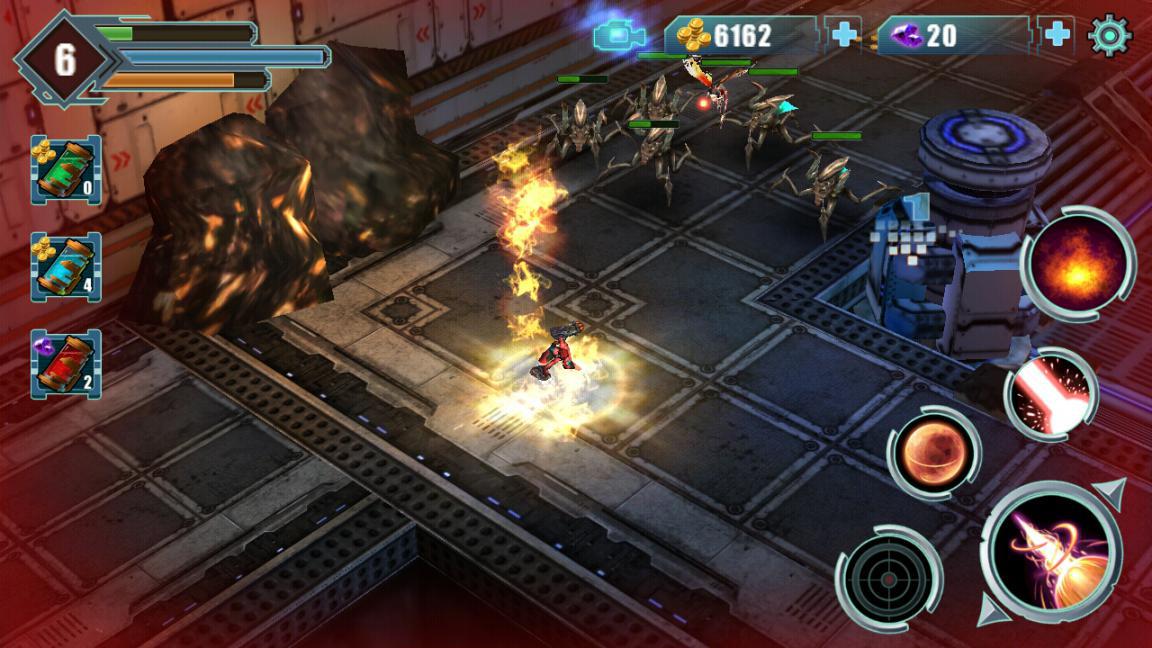Buy more purple gems with plus button
Screen dimensions: 1152x648
point(1056,36)
